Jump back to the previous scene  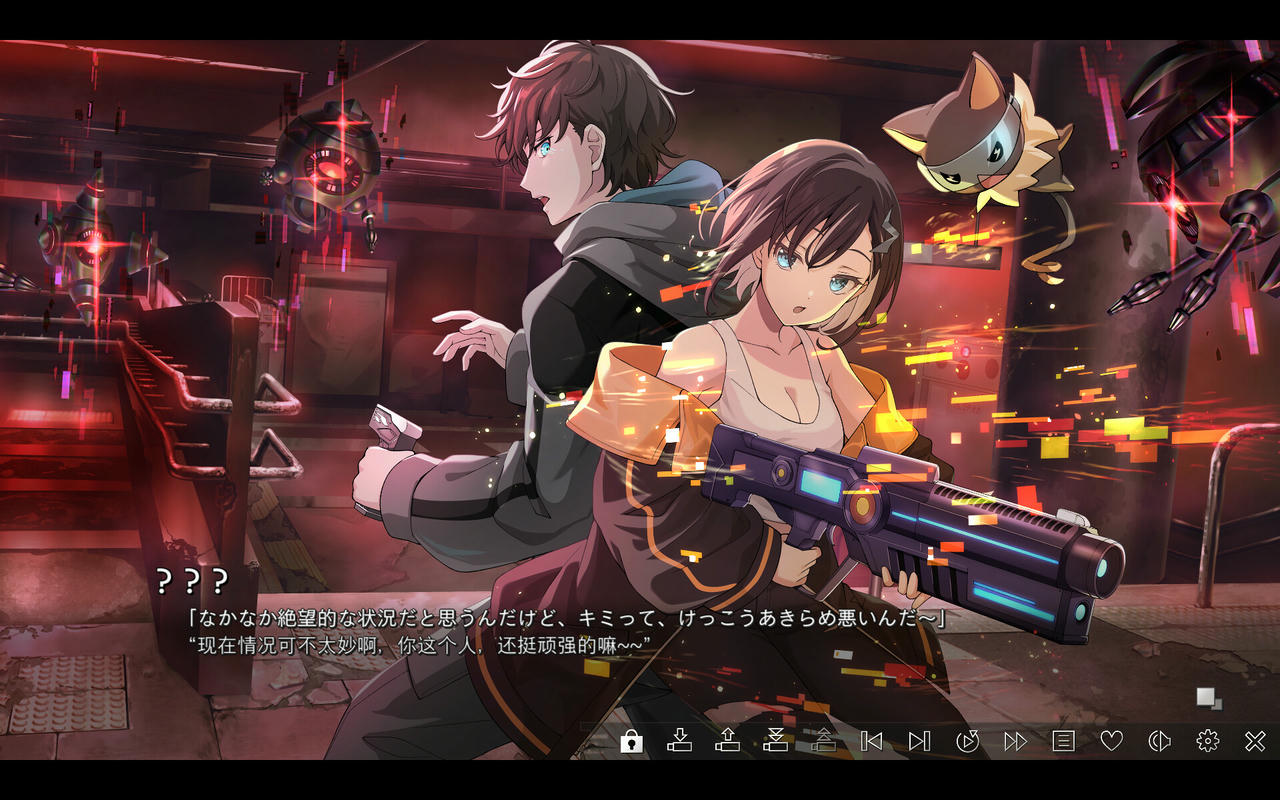[871, 741]
